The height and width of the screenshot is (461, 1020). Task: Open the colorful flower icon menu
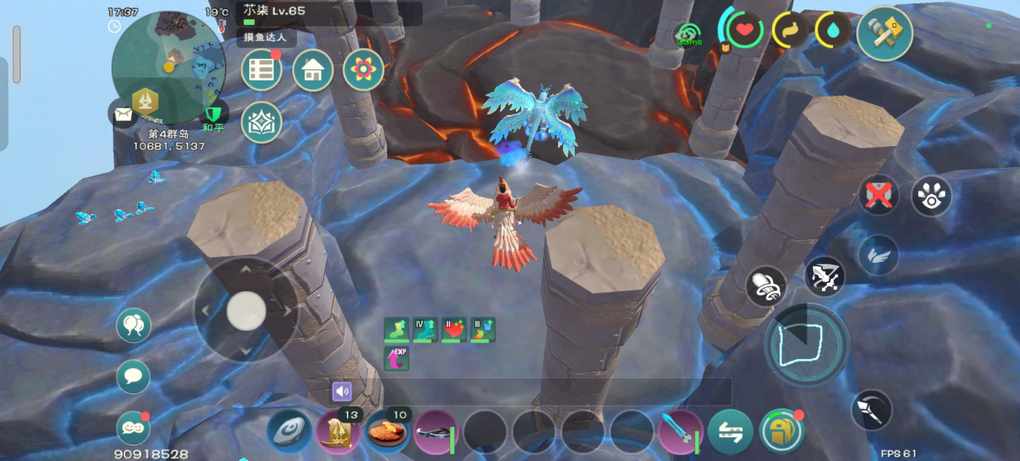(x=363, y=70)
